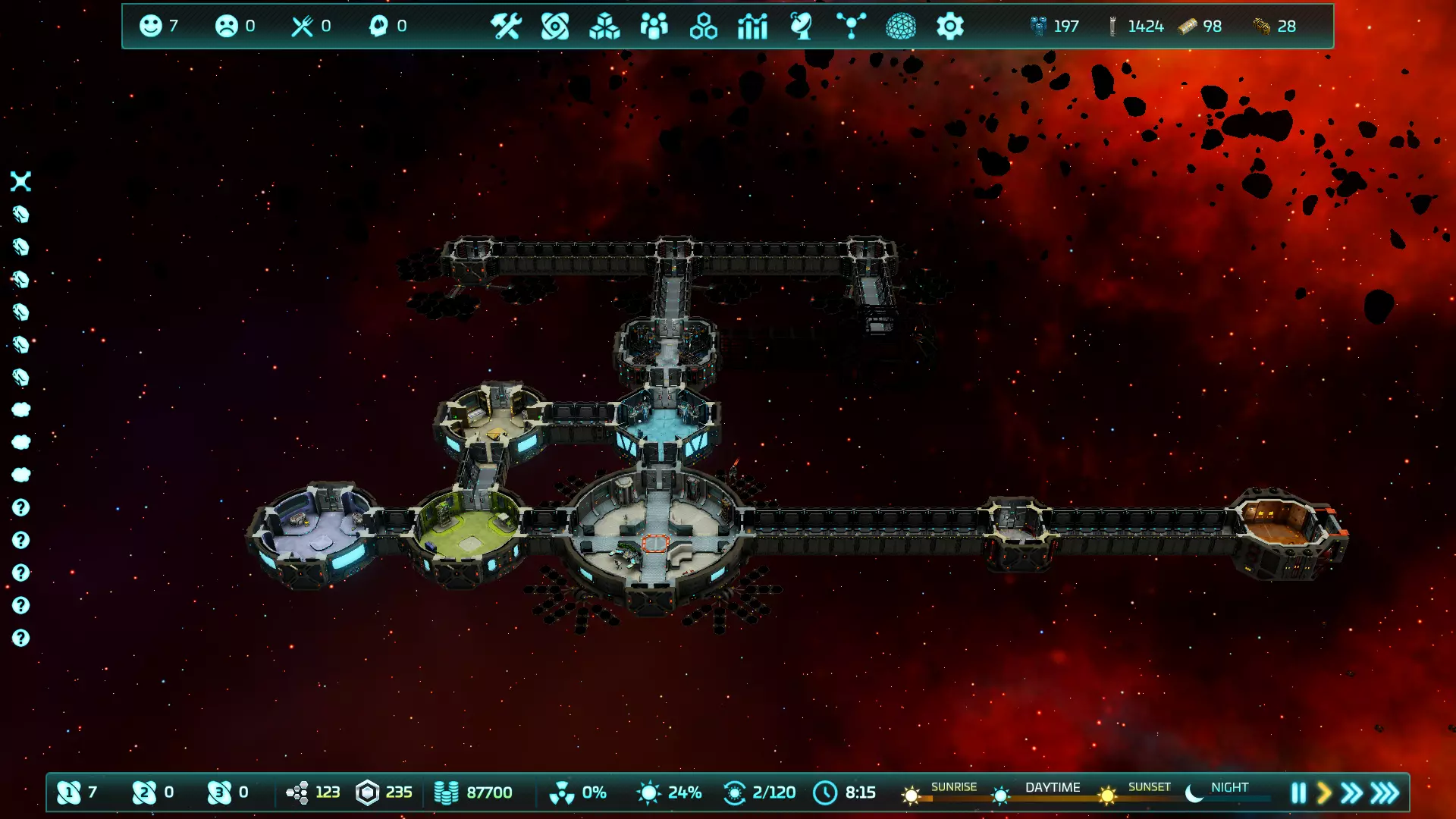Click the crossed tools icon on left sidebar
The image size is (1456, 819).
click(x=21, y=181)
